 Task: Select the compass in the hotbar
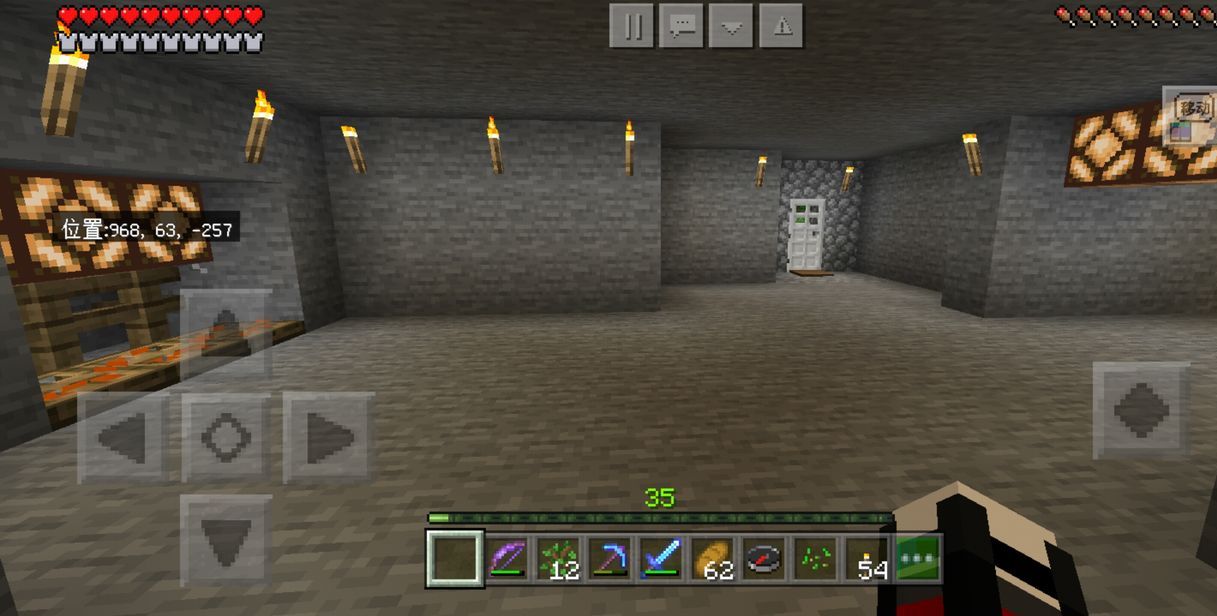coord(763,558)
